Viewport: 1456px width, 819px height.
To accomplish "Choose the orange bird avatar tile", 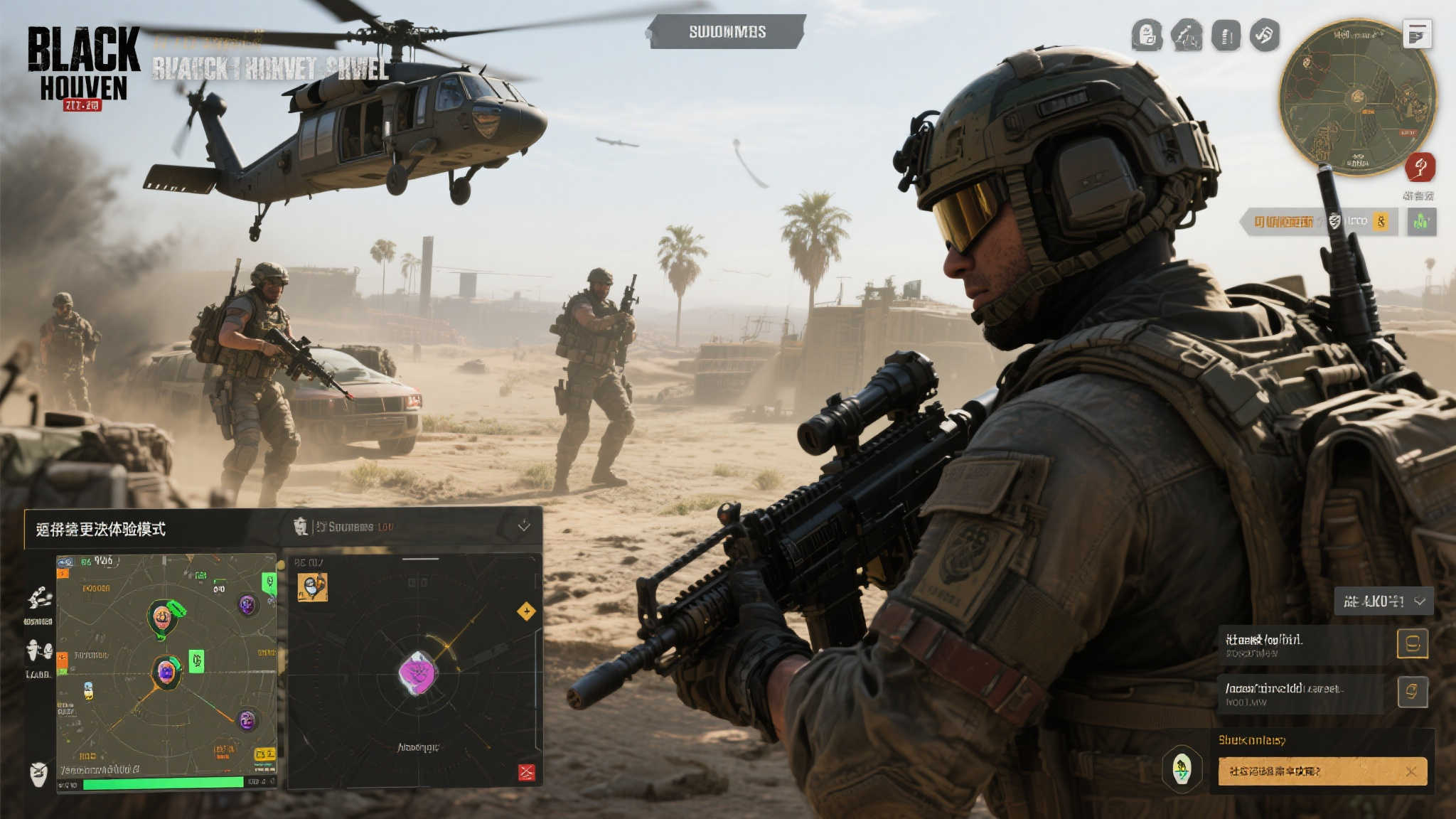I will (312, 587).
